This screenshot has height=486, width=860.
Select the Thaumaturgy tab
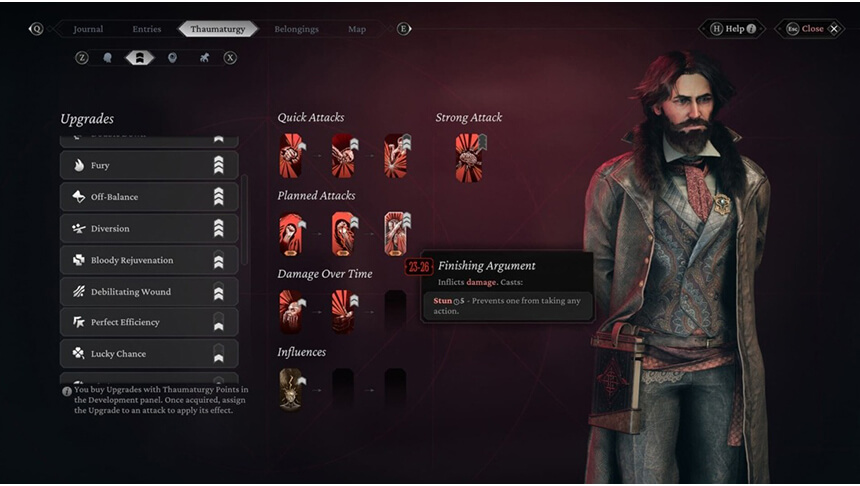pyautogui.click(x=217, y=29)
